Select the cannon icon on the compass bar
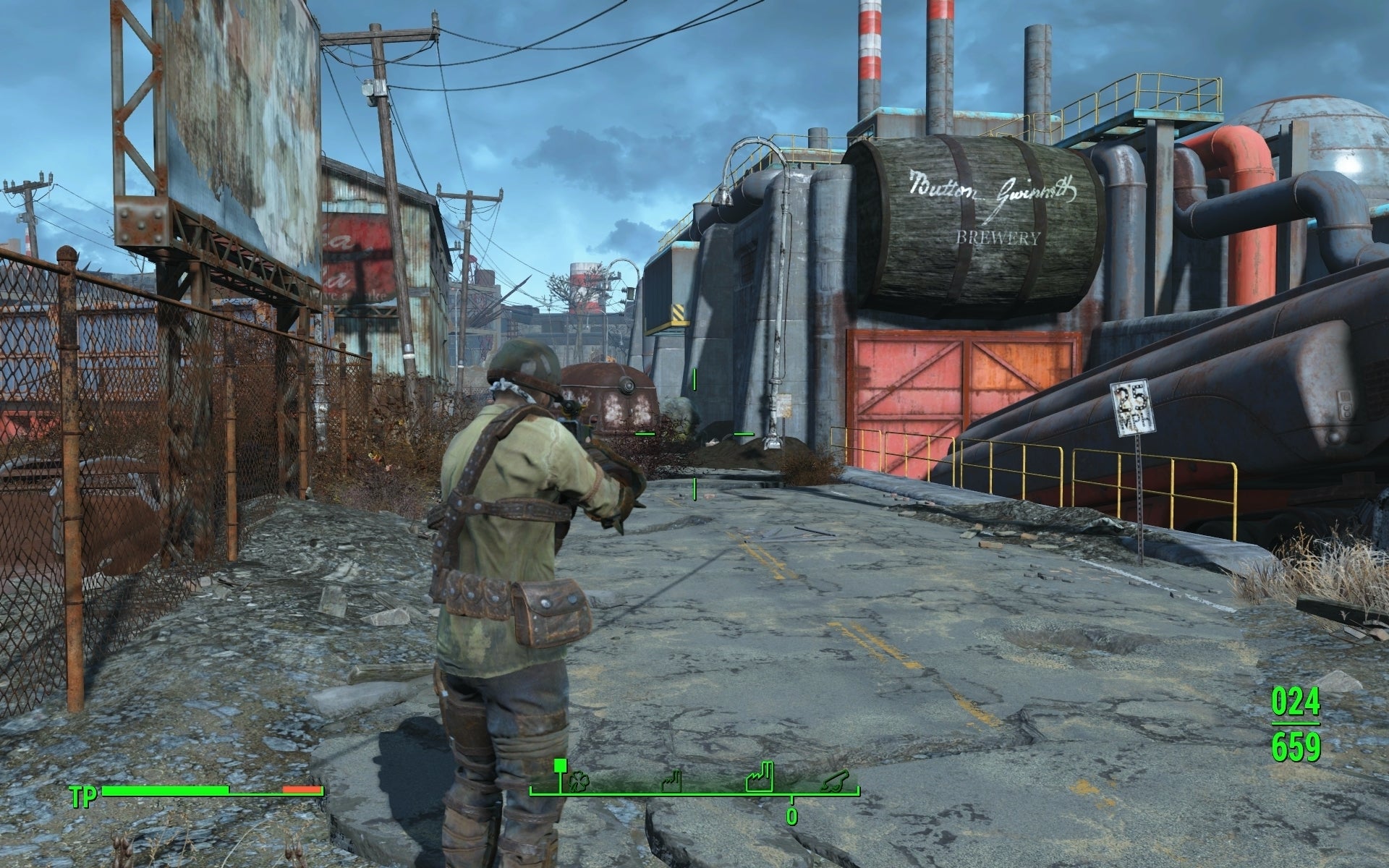The height and width of the screenshot is (868, 1389). 837,781
